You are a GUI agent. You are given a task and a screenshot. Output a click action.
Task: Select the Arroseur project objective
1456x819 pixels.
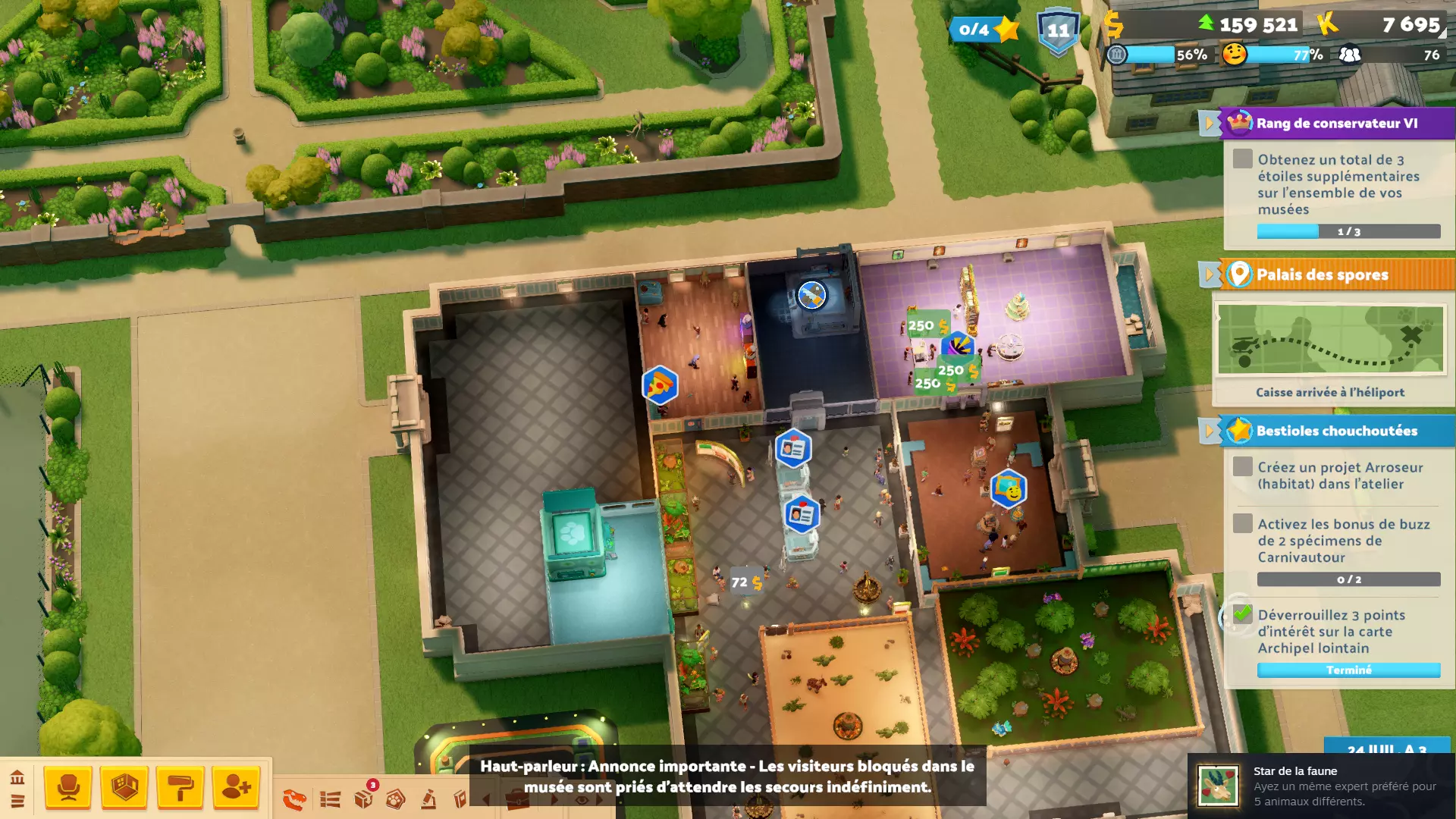tap(1339, 475)
